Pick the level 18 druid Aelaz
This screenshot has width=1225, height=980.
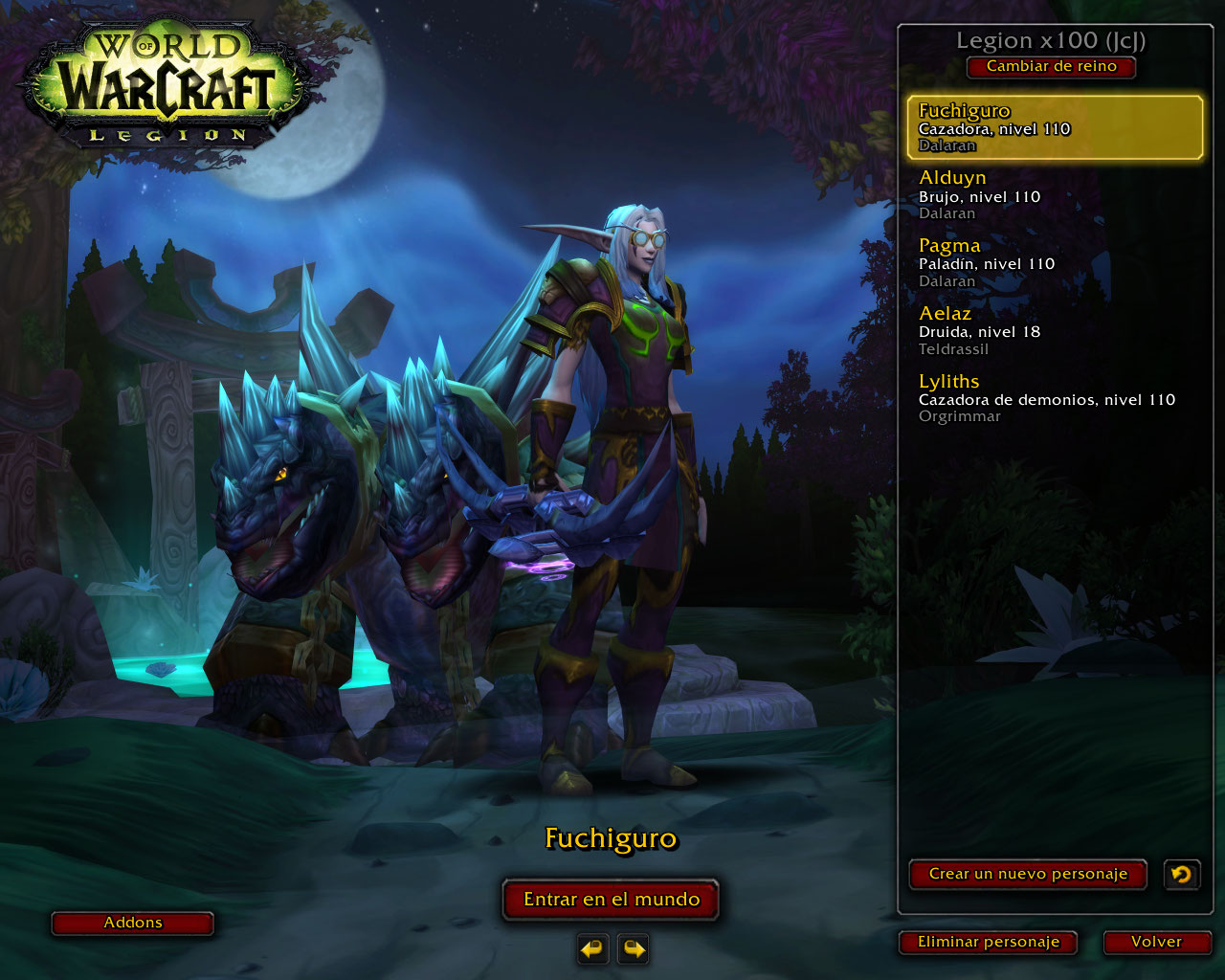tap(1054, 331)
